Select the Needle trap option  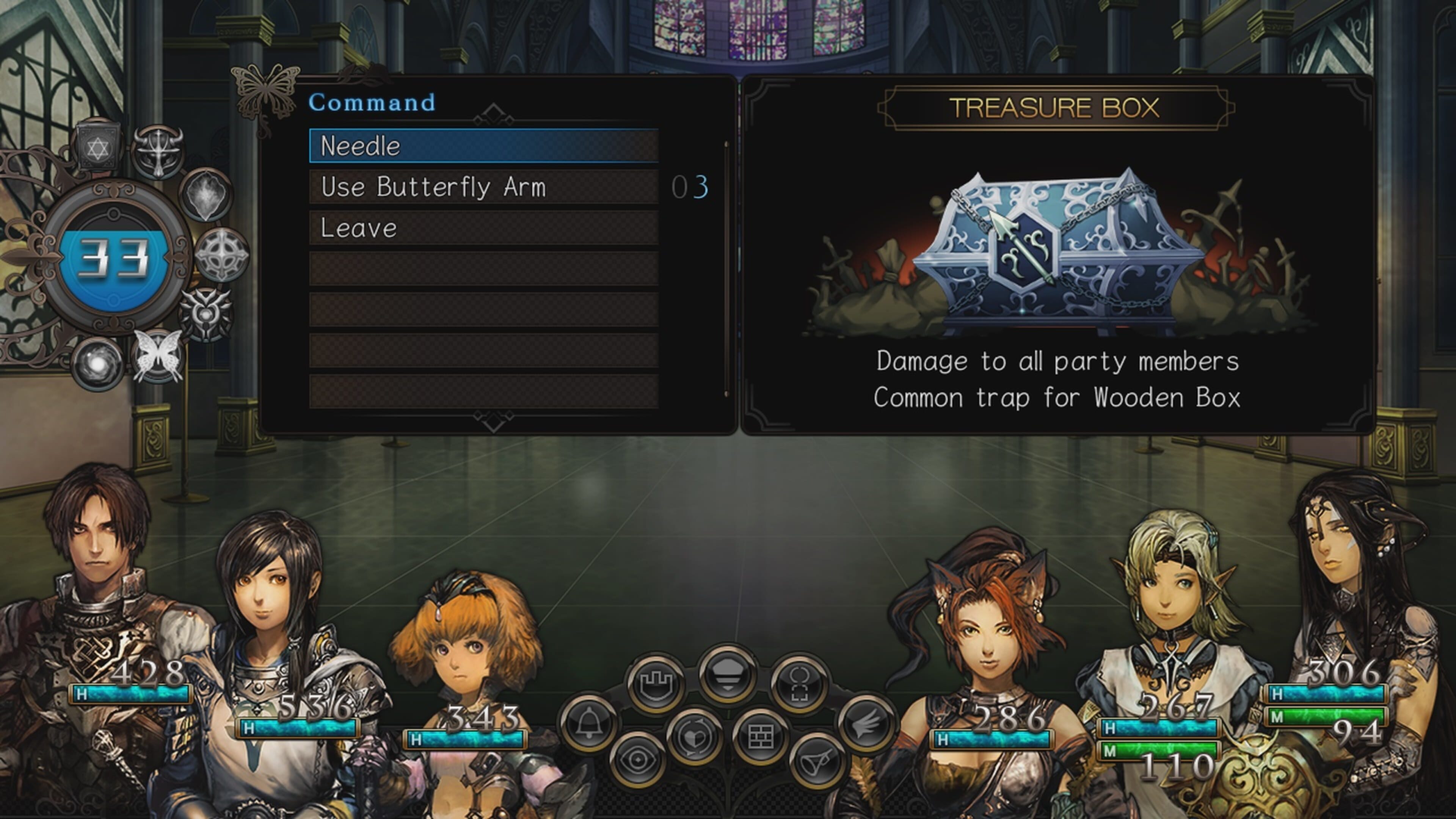tap(483, 146)
